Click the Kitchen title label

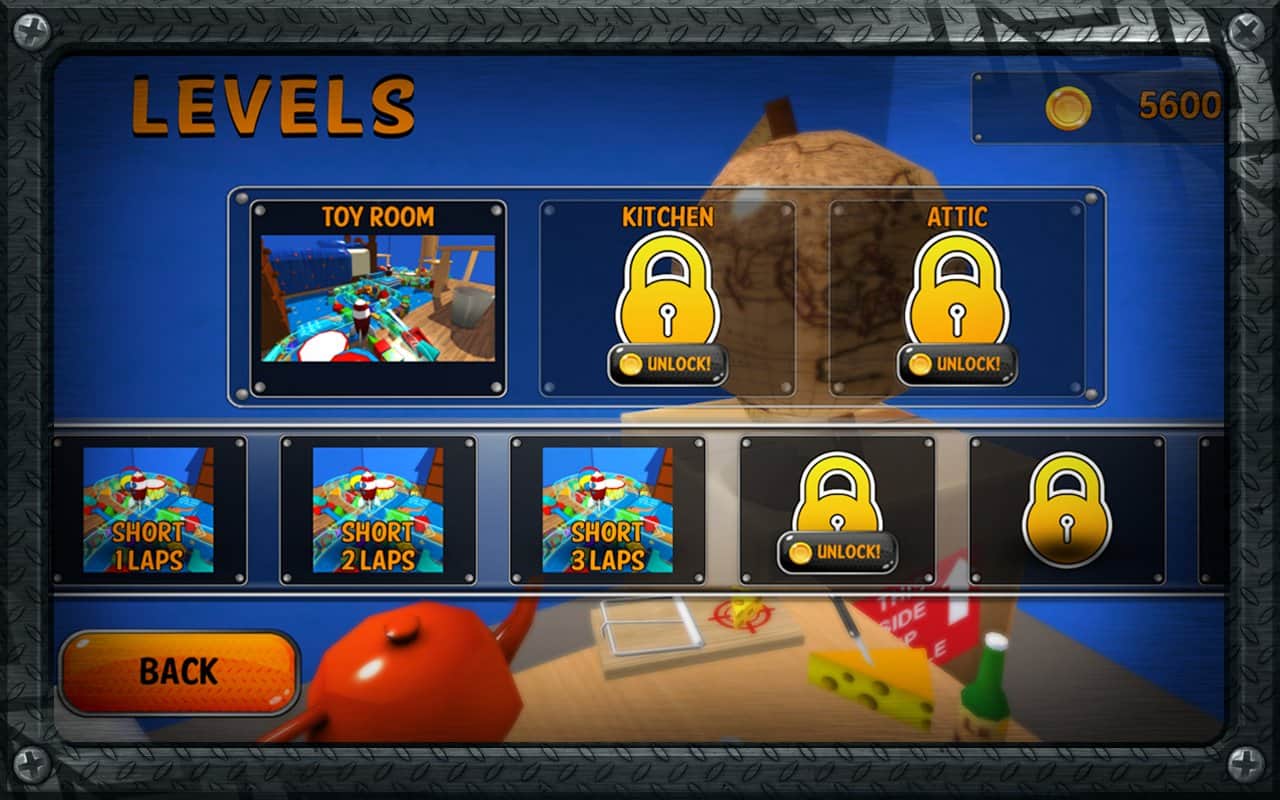[x=668, y=215]
